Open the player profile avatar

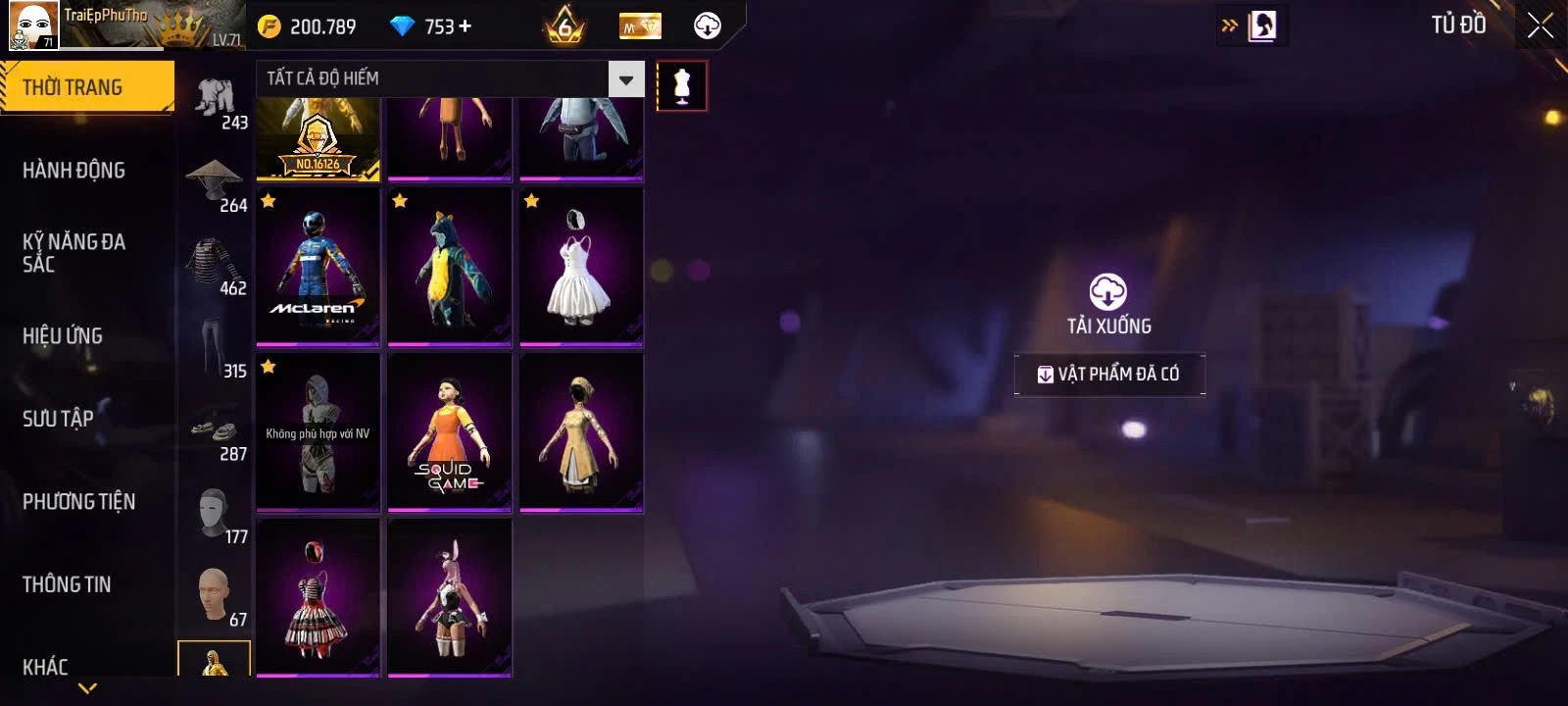pos(32,25)
